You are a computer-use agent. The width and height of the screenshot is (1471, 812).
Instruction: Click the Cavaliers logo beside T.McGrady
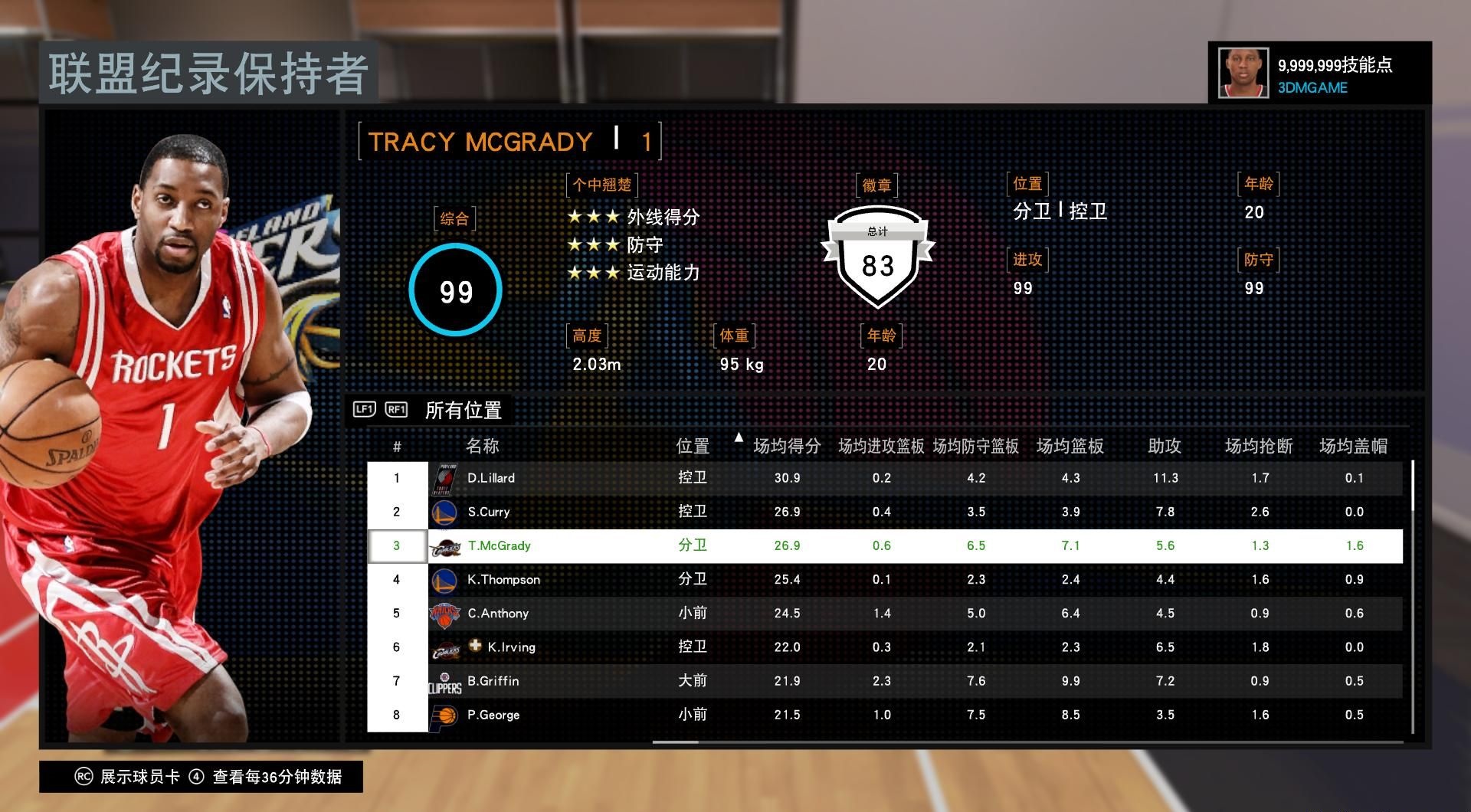444,545
